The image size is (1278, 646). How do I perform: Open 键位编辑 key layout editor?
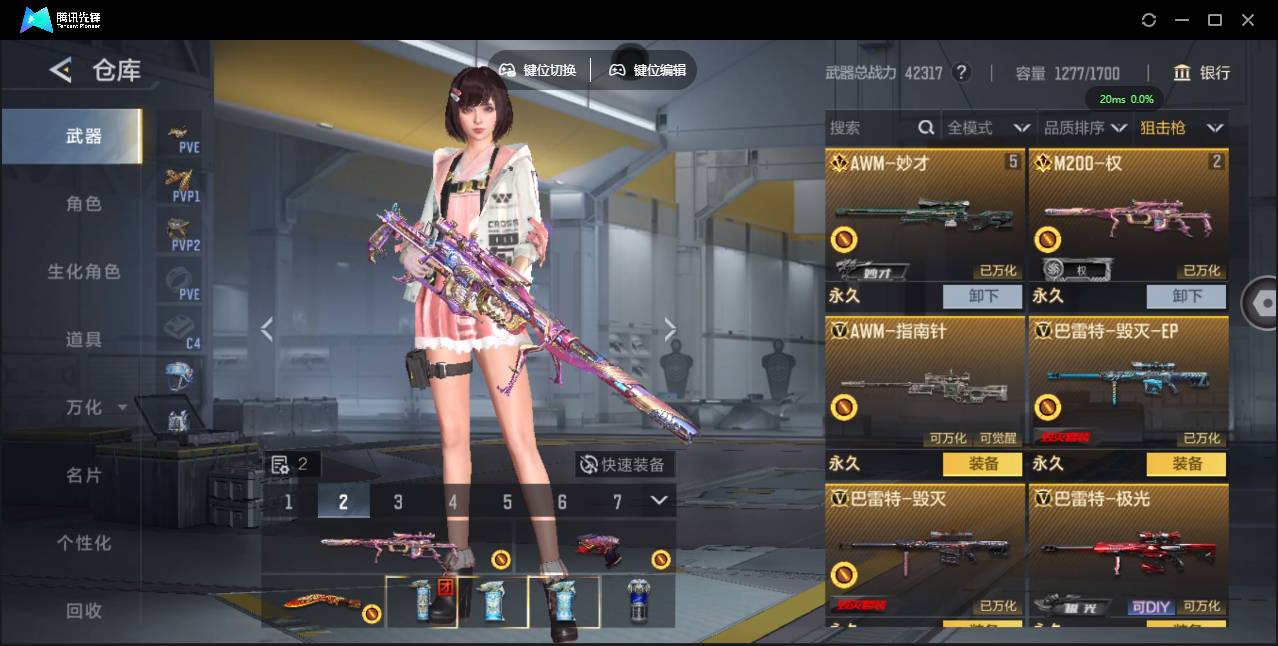pos(648,70)
